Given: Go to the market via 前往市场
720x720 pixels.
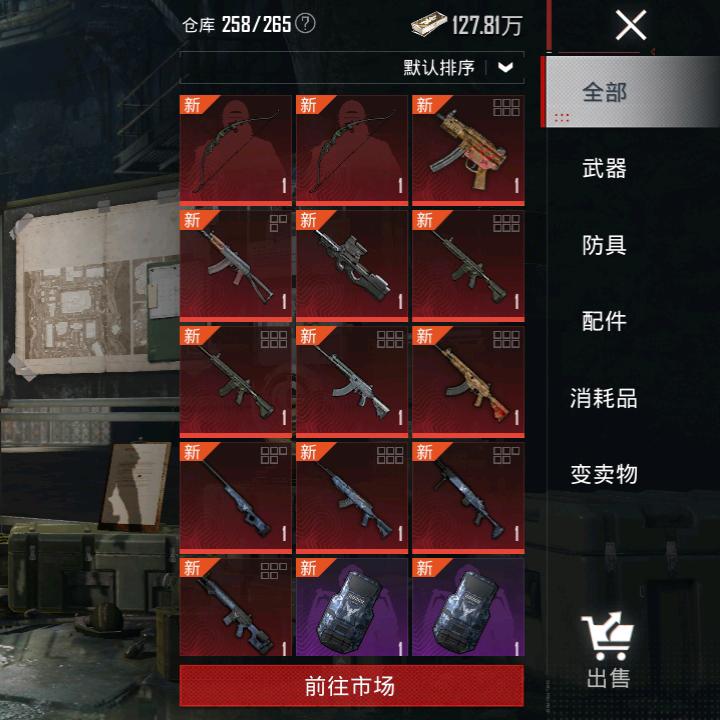Looking at the screenshot, I should point(351,686).
